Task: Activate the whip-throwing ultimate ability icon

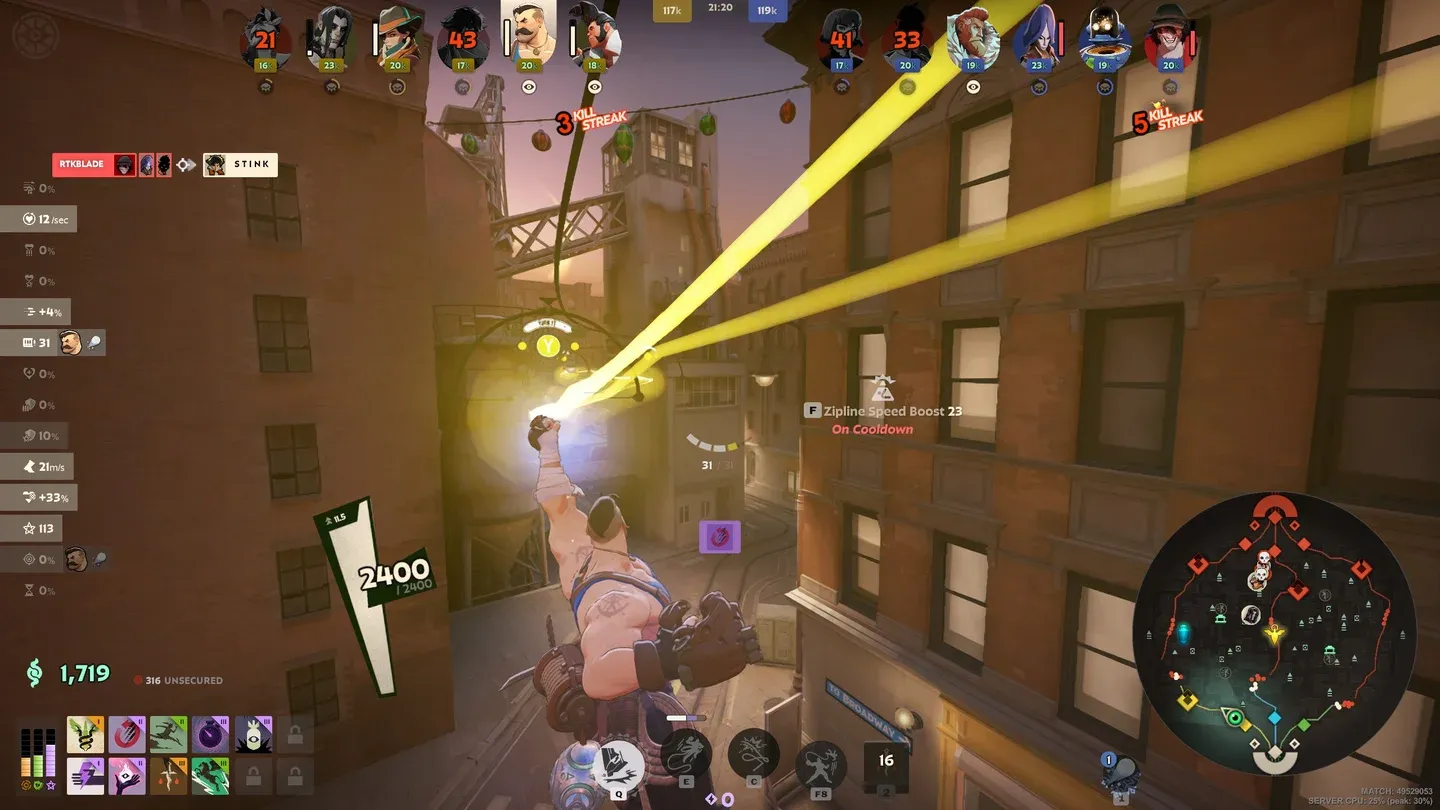Action: 821,765
